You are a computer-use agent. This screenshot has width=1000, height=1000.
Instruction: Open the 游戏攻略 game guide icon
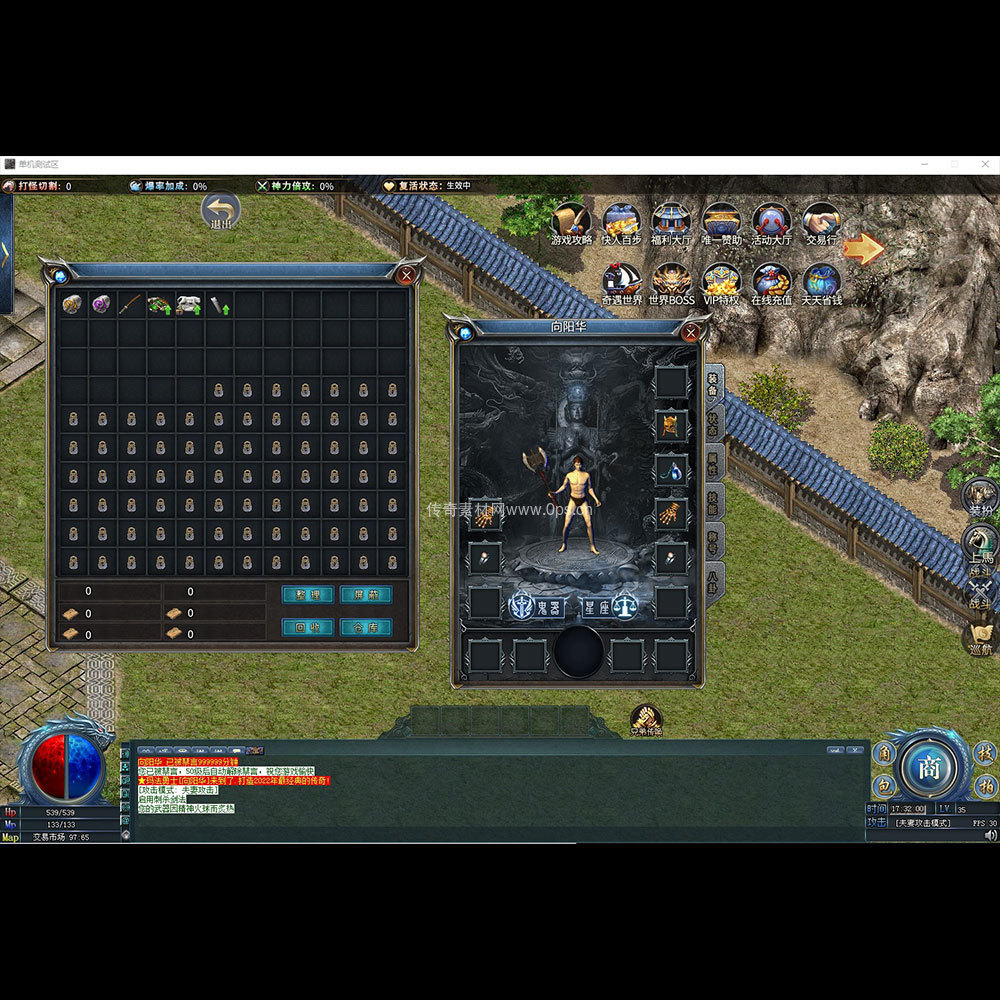click(571, 223)
